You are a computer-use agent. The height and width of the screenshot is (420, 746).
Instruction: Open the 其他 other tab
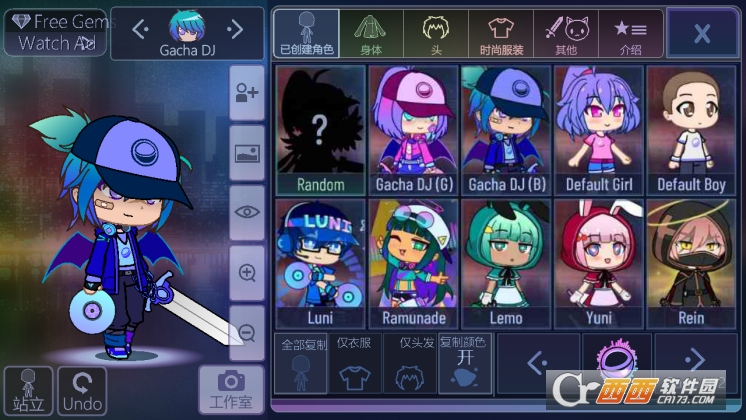tap(565, 33)
